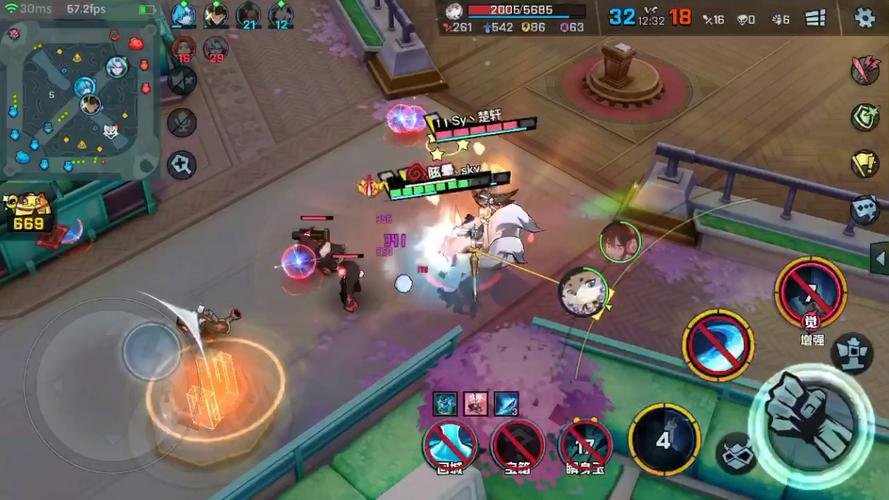Send the yellow flag gather signal
889x500 pixels.
pyautogui.click(x=864, y=163)
